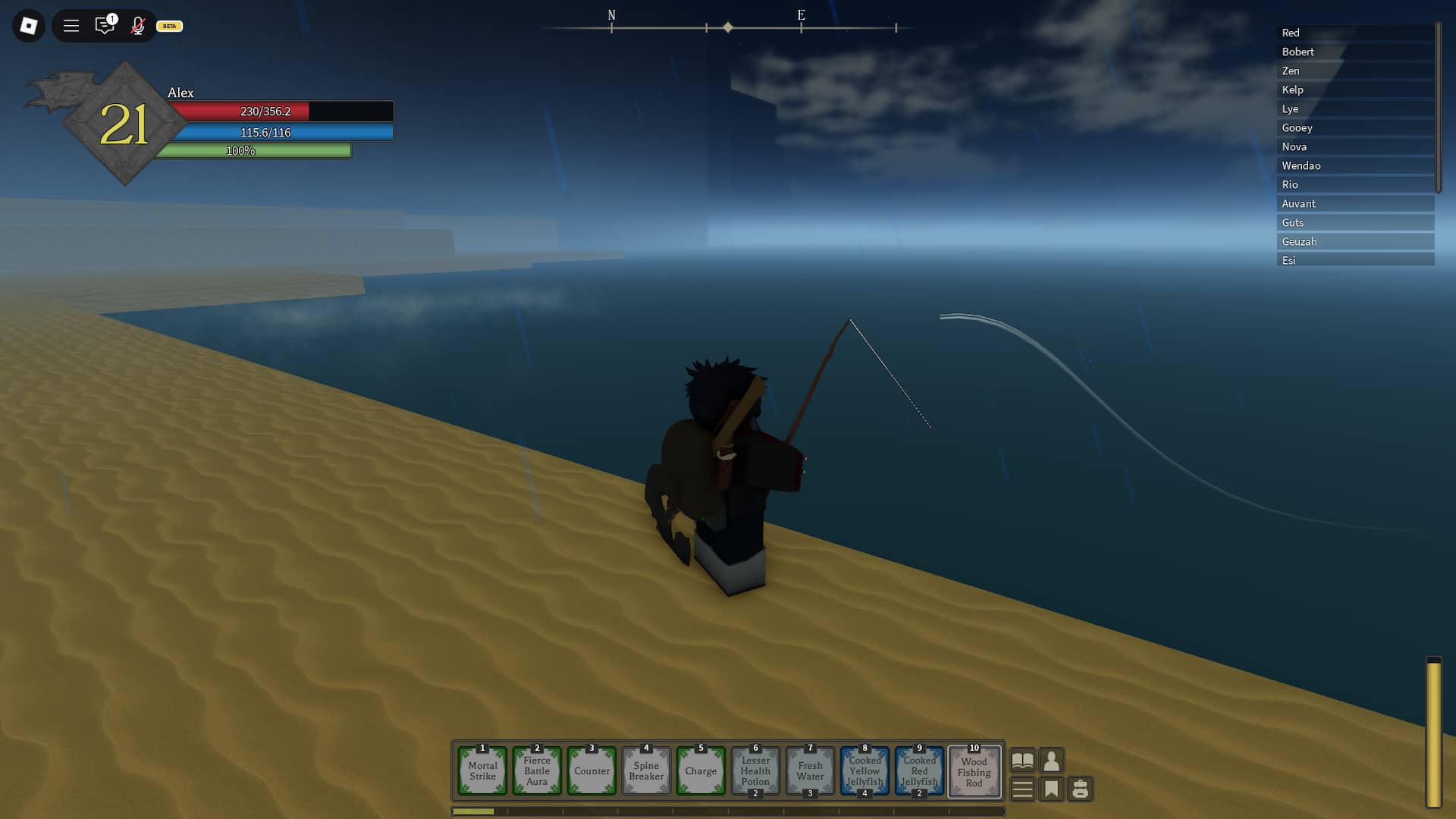Unmute the crossed-out microphone icon
Image resolution: width=1456 pixels, height=819 pixels.
(137, 26)
